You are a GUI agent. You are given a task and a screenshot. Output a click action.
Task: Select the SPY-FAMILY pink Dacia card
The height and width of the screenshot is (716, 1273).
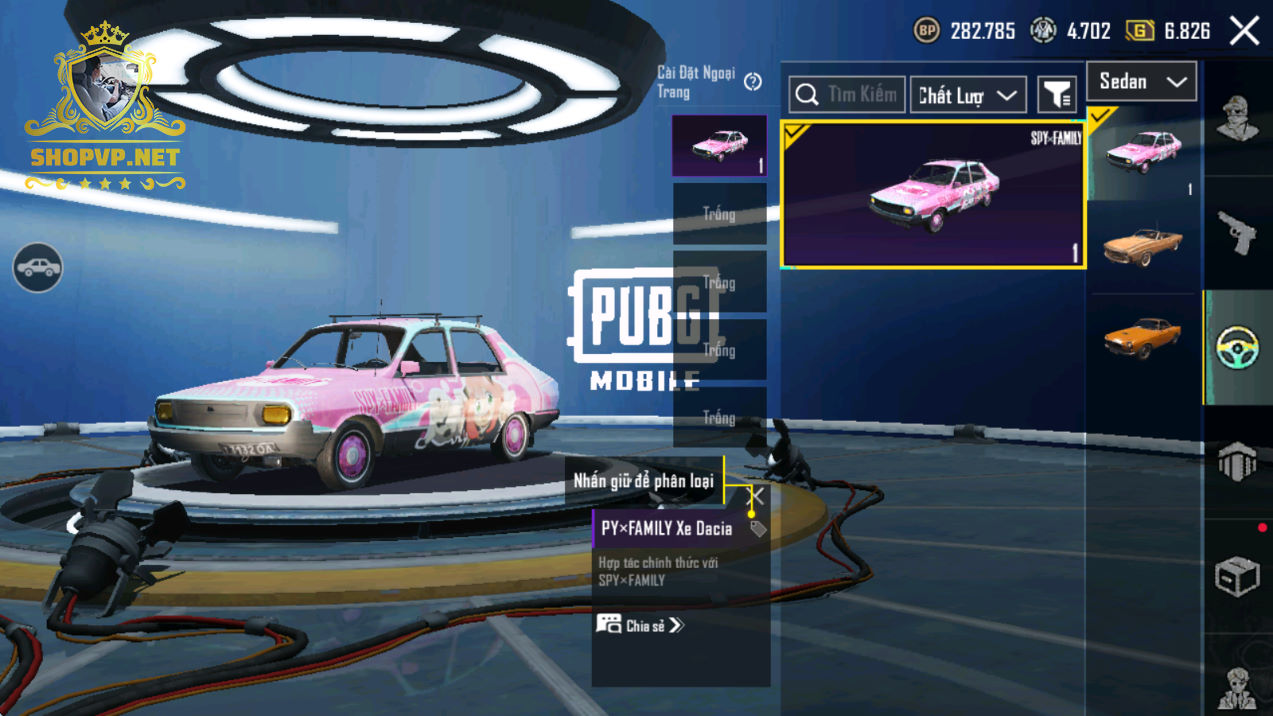pos(932,194)
